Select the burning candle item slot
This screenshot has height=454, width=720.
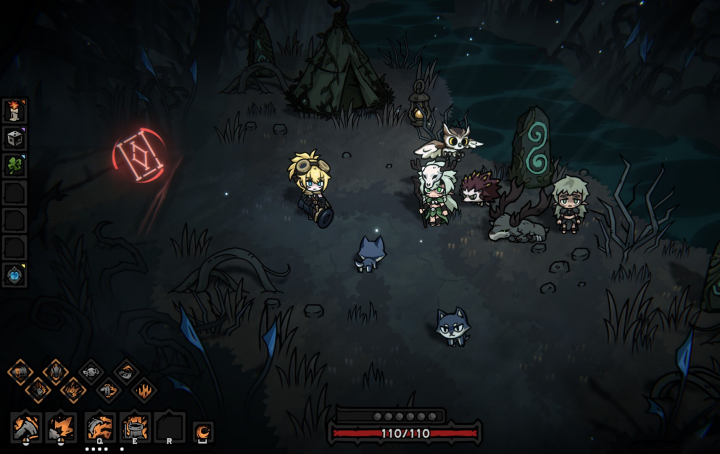click(x=15, y=110)
